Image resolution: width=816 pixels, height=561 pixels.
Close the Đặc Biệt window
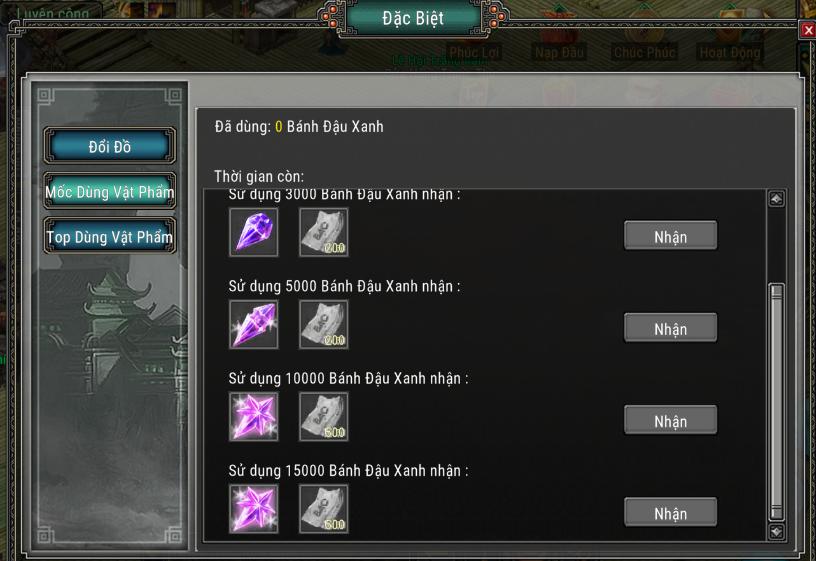[808, 30]
